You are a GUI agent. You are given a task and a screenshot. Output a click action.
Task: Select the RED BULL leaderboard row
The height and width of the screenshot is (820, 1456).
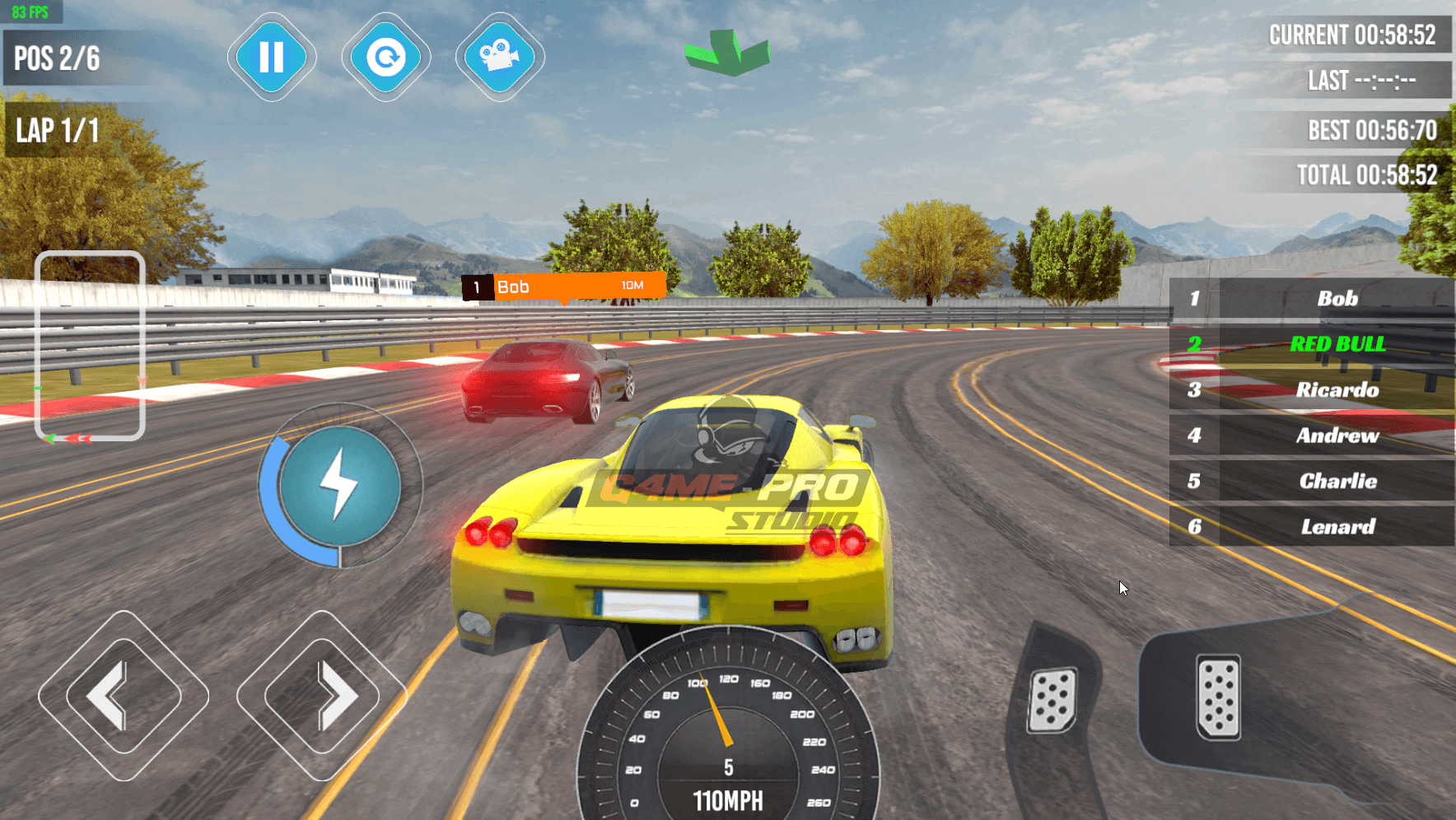[x=1311, y=344]
